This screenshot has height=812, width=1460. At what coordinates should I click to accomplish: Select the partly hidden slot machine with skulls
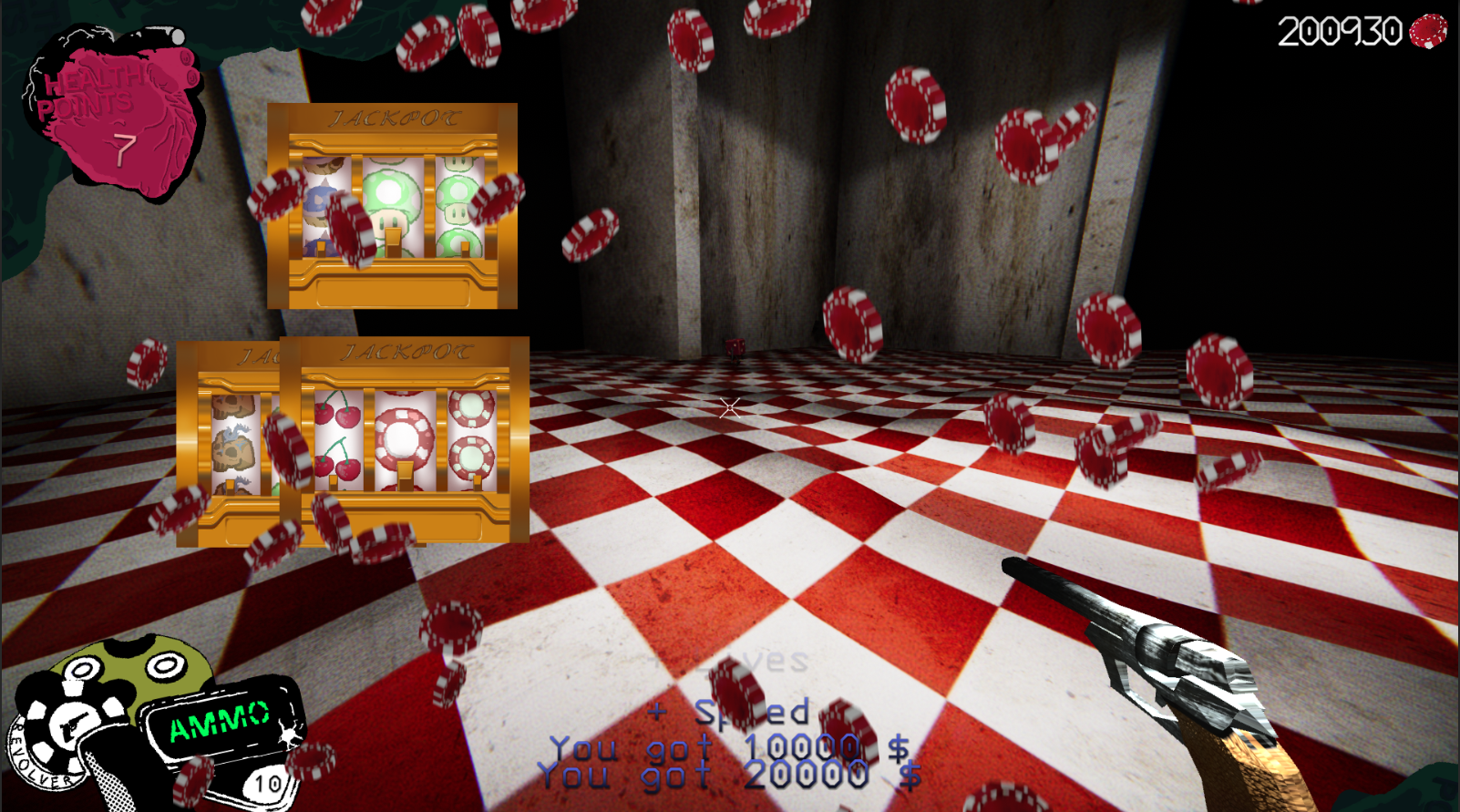pos(228,442)
